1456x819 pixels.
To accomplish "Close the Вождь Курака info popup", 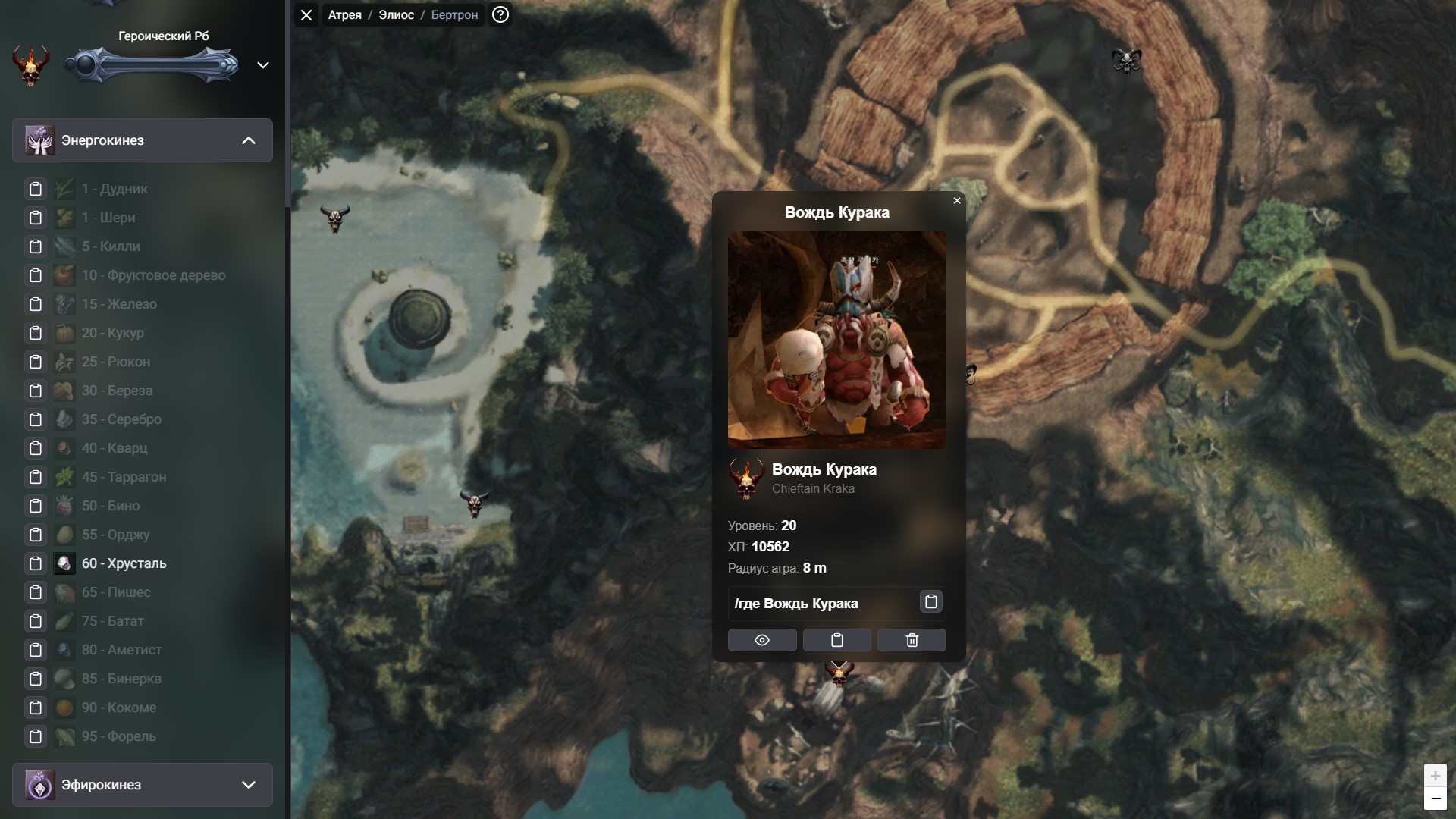I will pyautogui.click(x=957, y=201).
